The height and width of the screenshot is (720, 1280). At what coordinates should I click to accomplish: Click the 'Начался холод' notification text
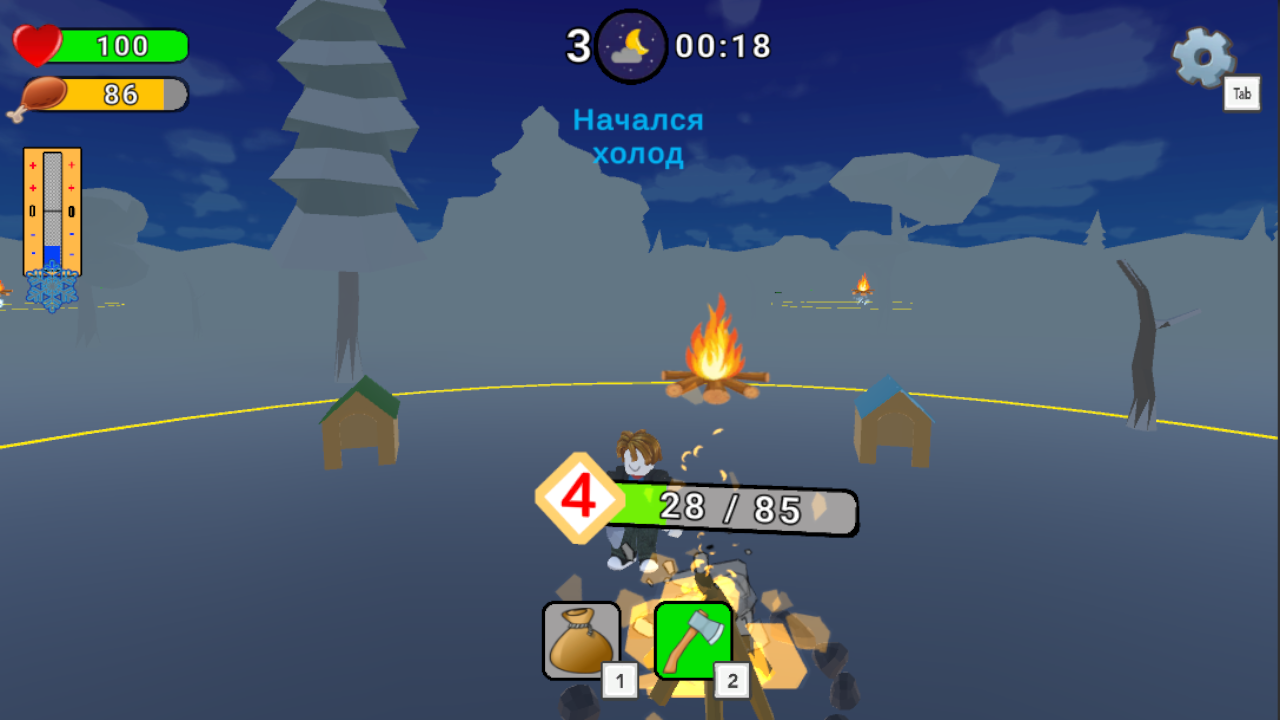[x=639, y=136]
